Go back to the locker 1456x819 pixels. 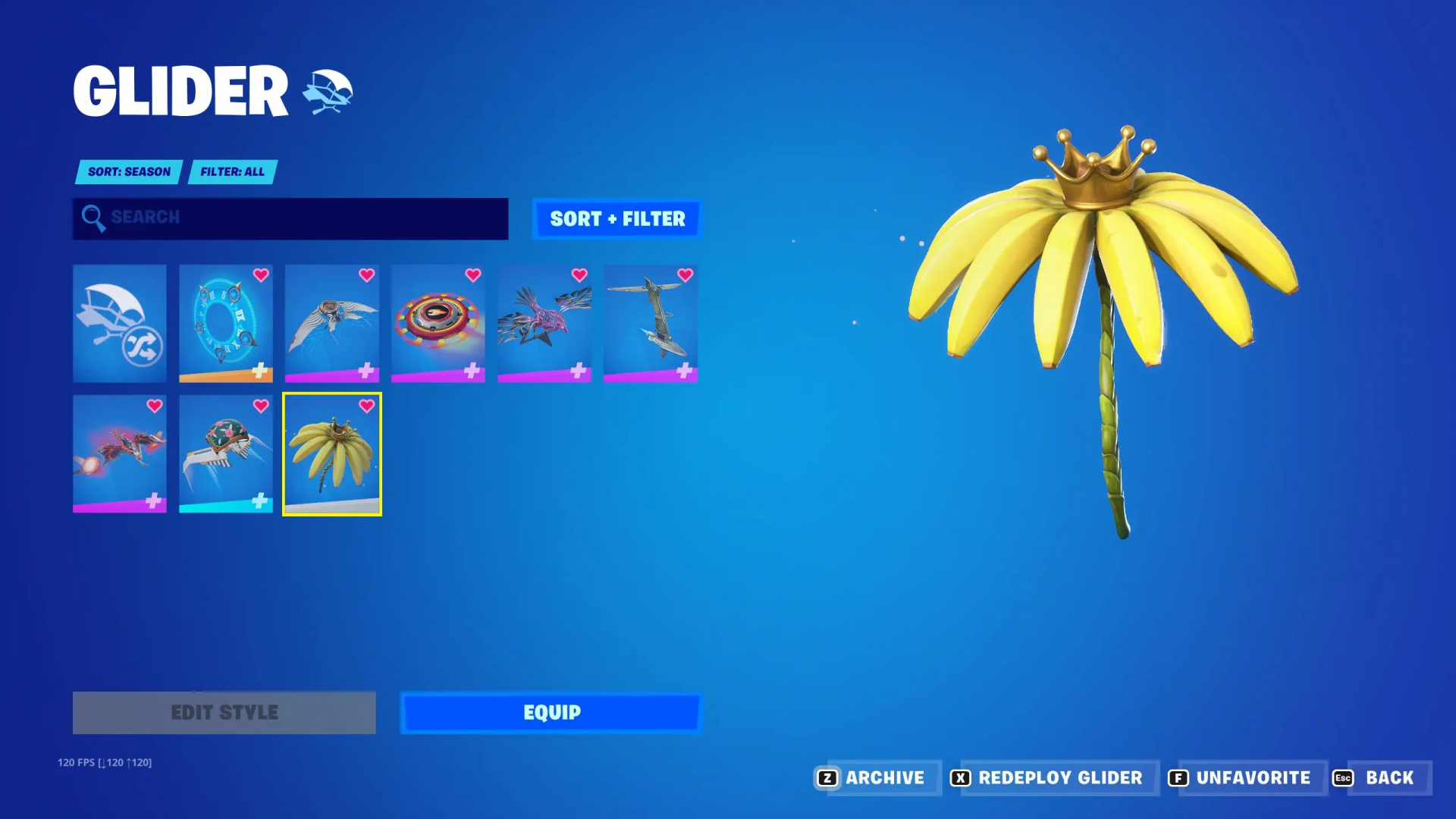(x=1375, y=778)
